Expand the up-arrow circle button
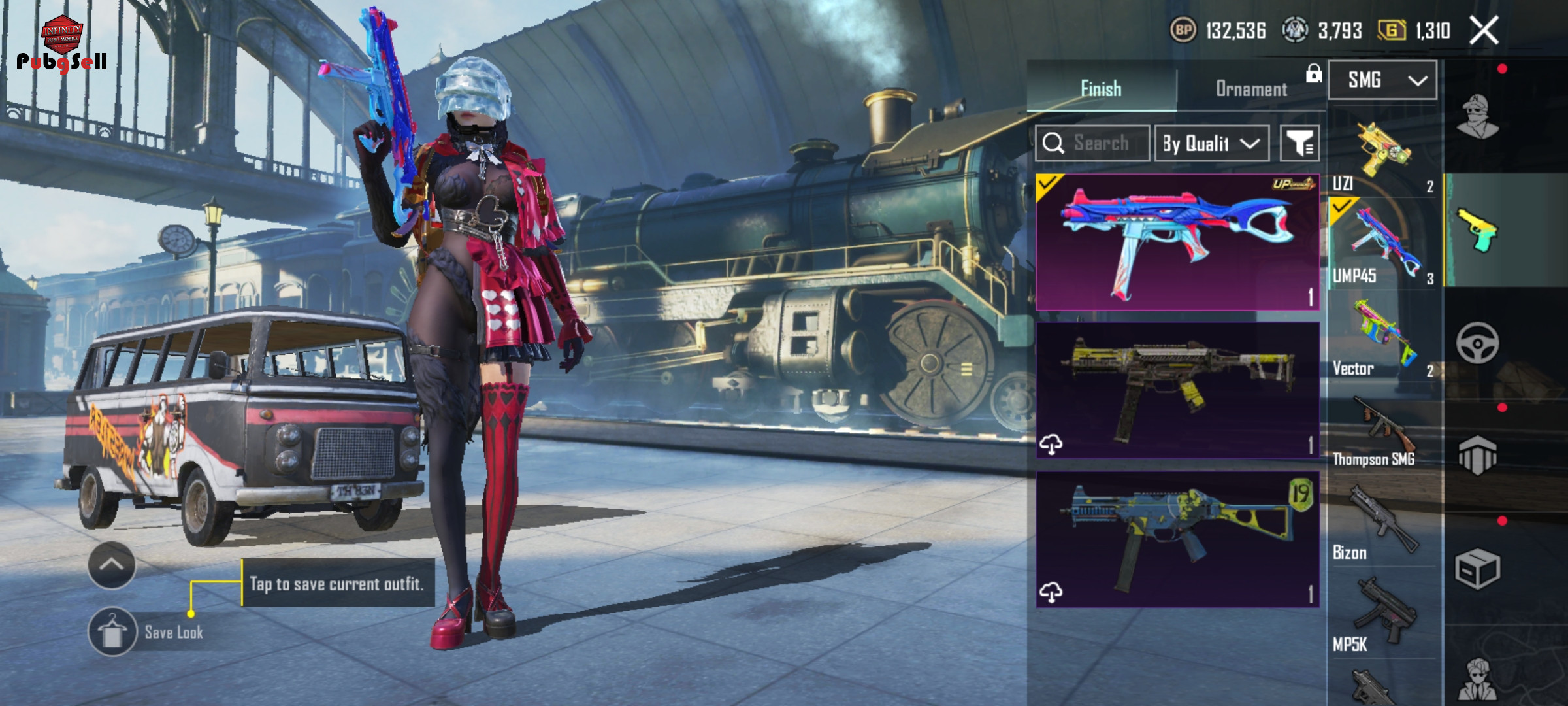 coord(112,565)
